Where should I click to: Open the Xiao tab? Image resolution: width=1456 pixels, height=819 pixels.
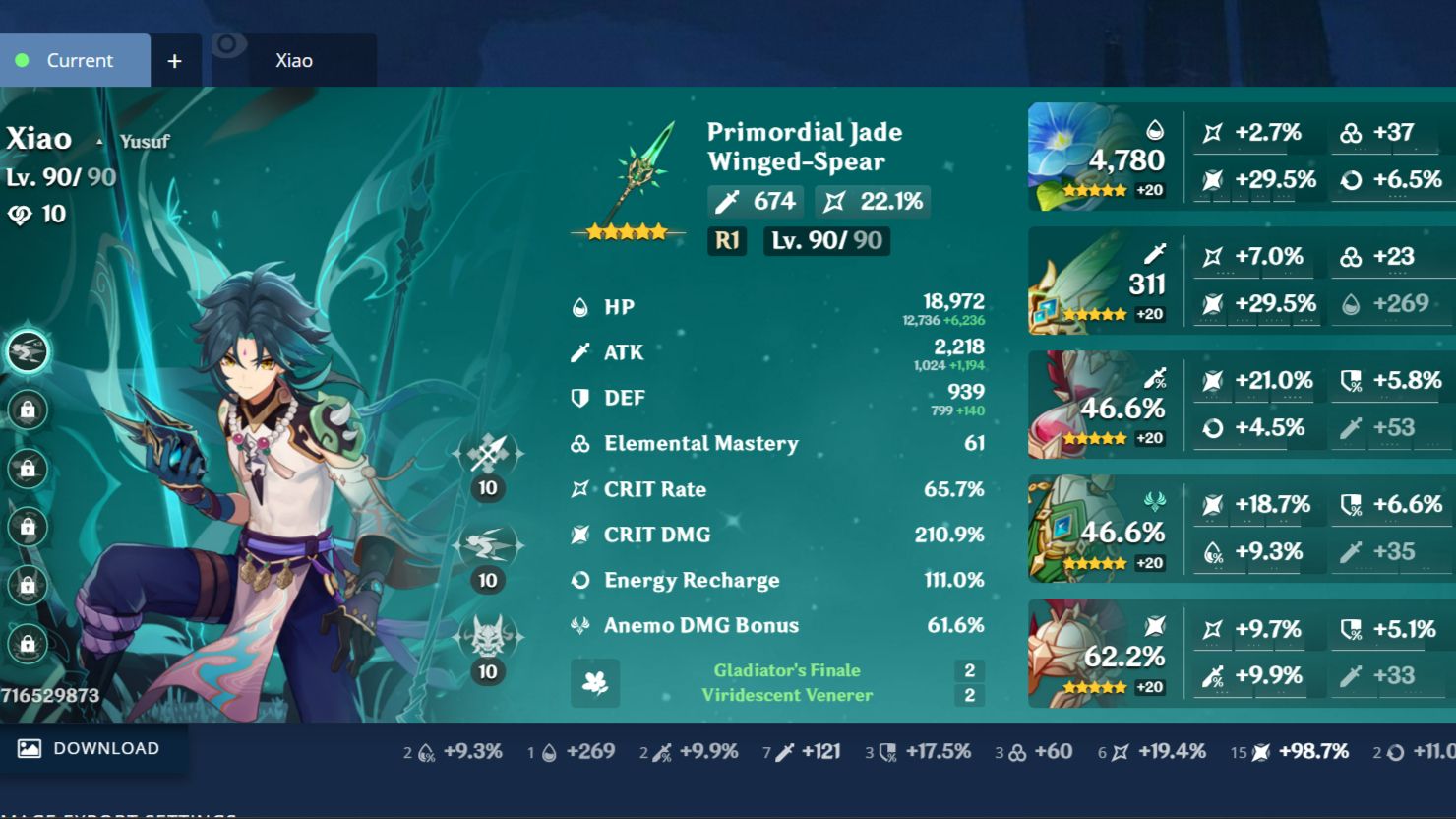pyautogui.click(x=293, y=60)
